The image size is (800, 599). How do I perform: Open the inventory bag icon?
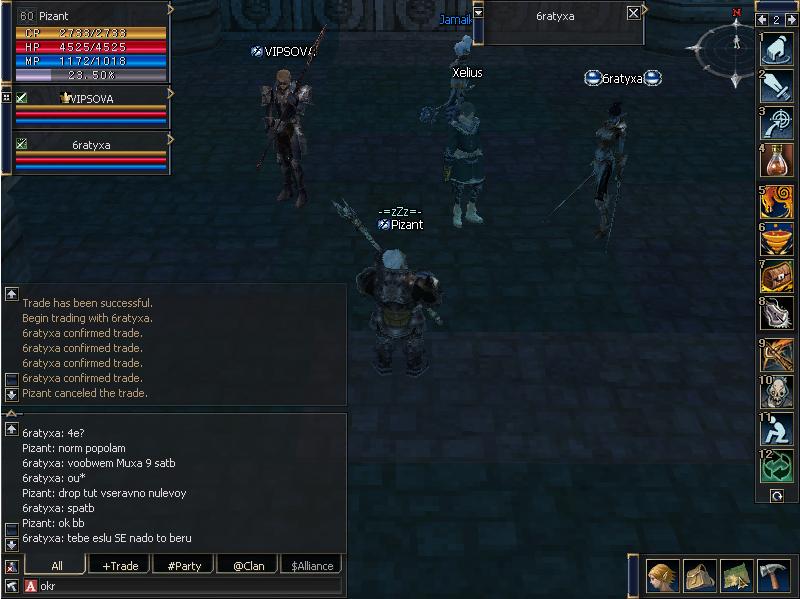[700, 575]
